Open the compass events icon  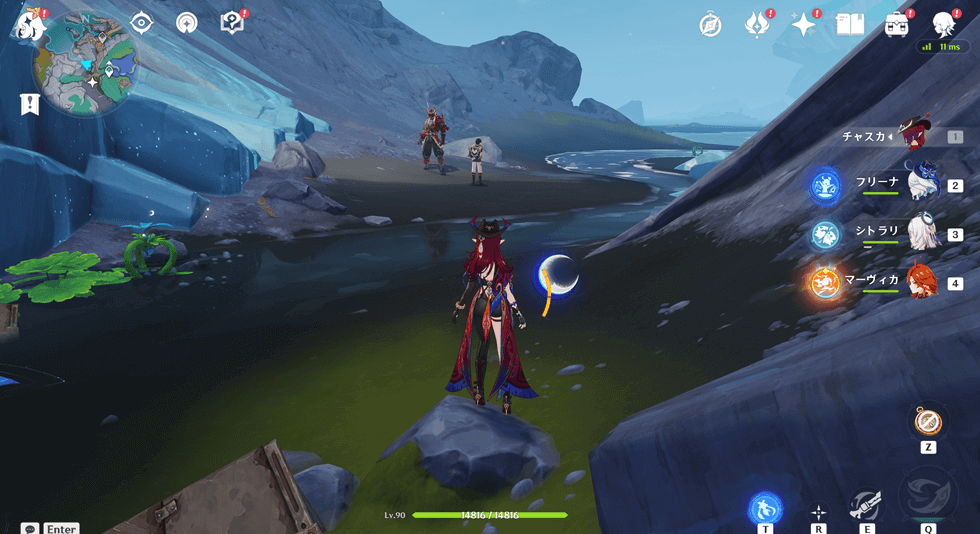[711, 25]
